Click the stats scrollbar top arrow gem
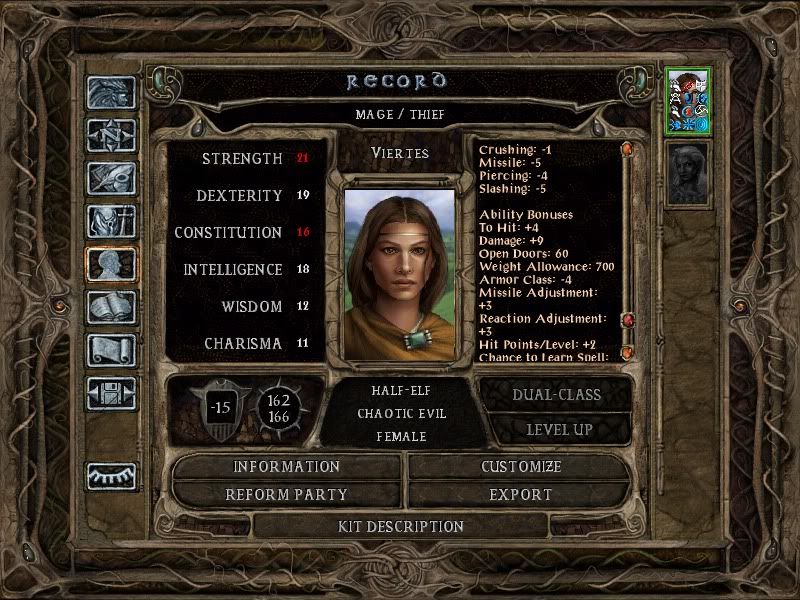Screen dimensions: 800x600 click(627, 150)
